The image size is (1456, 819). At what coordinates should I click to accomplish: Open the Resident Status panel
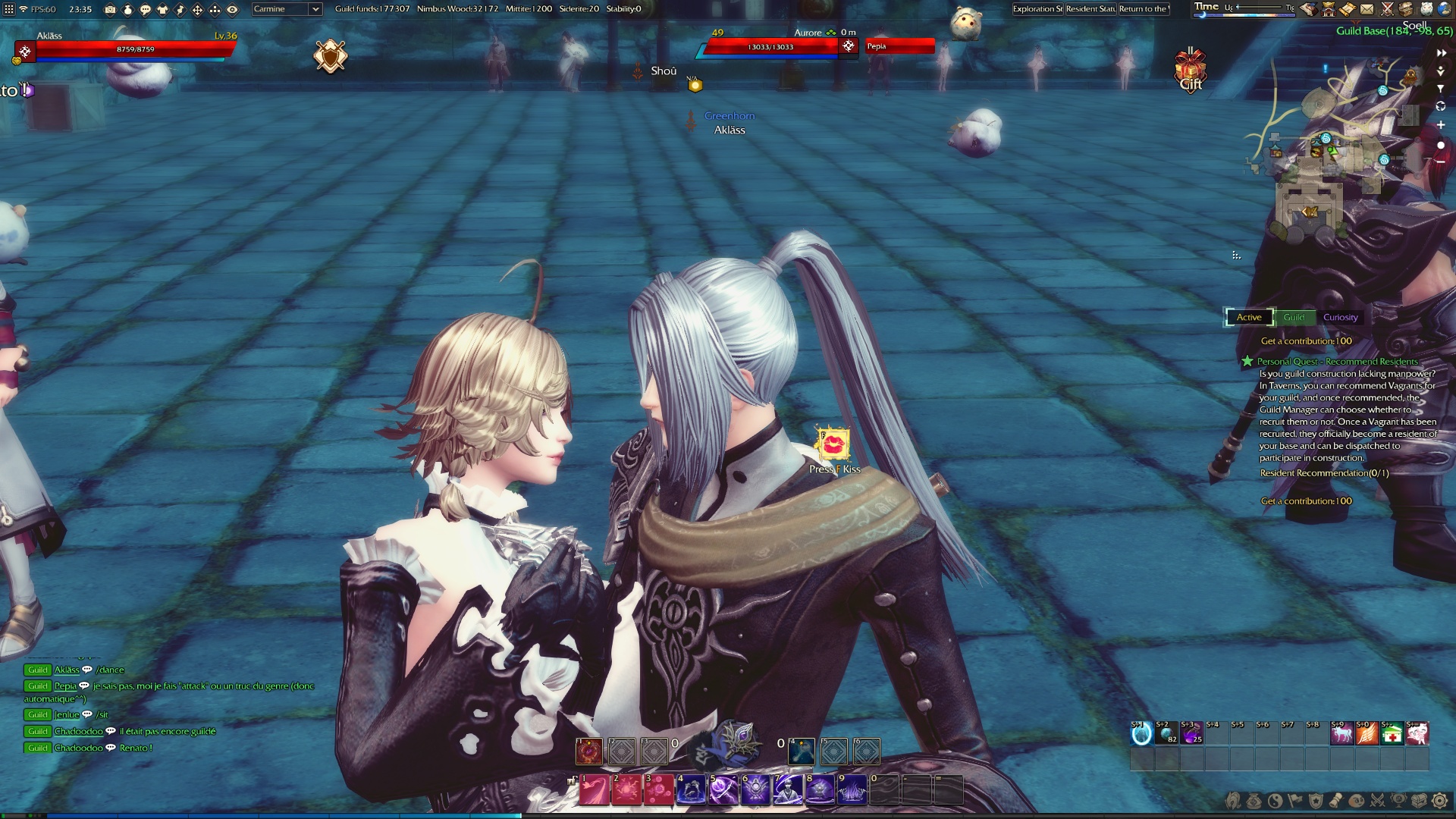coord(1090,9)
